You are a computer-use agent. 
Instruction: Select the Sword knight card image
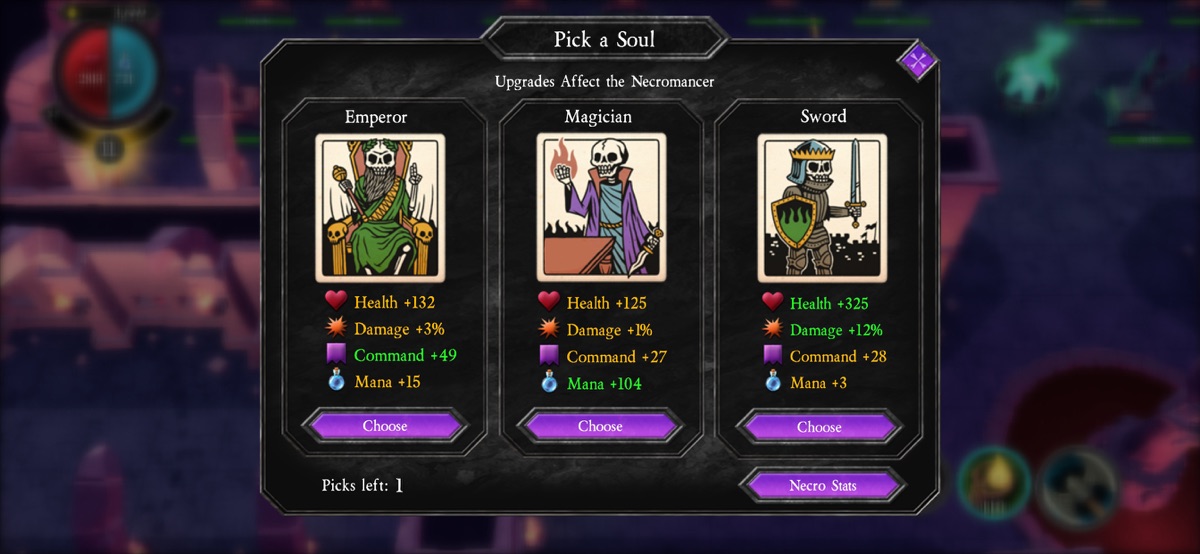pos(820,208)
